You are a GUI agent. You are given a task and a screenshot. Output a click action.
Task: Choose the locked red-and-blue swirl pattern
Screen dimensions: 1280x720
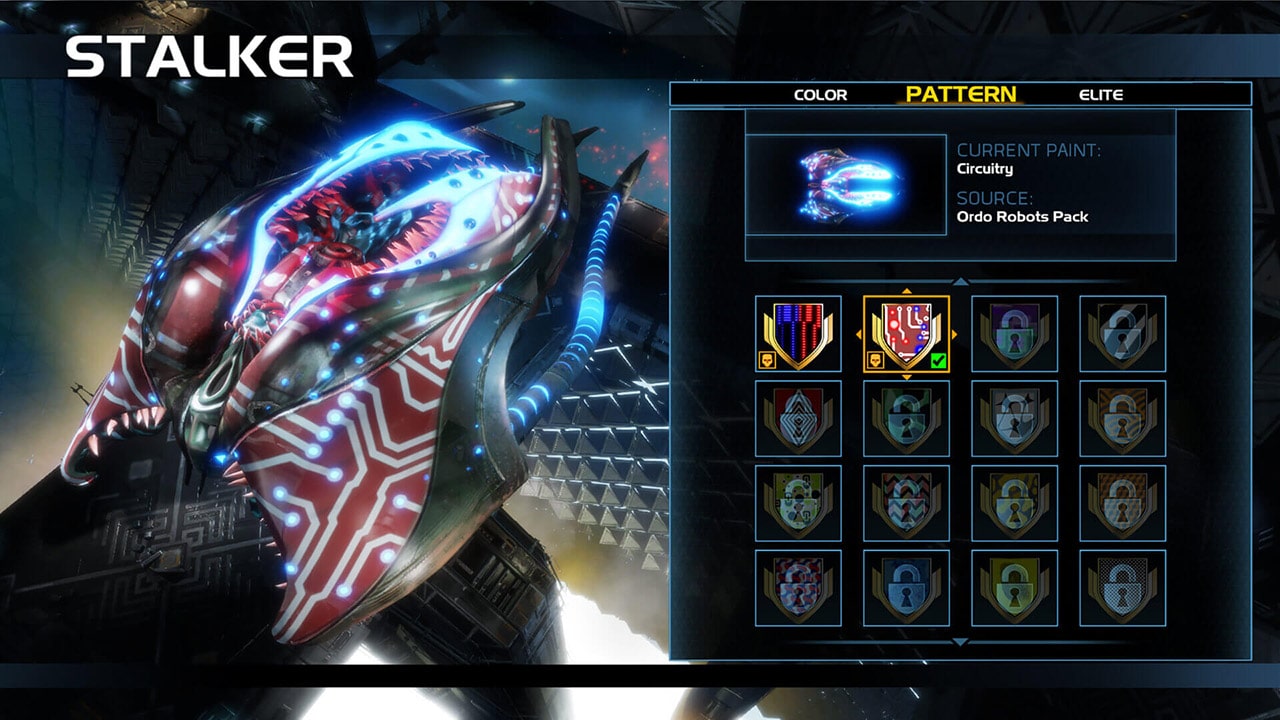798,588
